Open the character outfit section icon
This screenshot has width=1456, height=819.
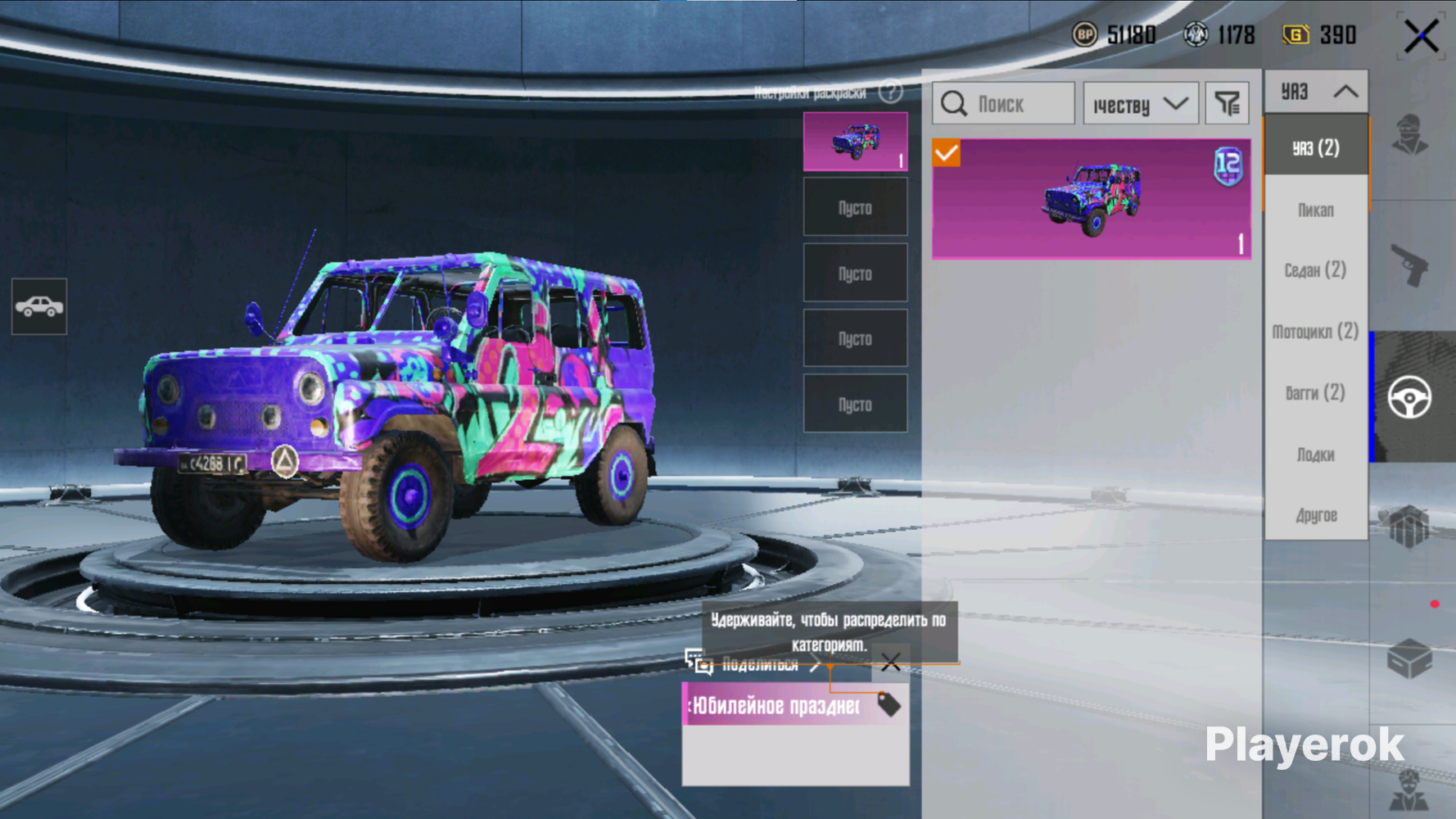(1410, 135)
